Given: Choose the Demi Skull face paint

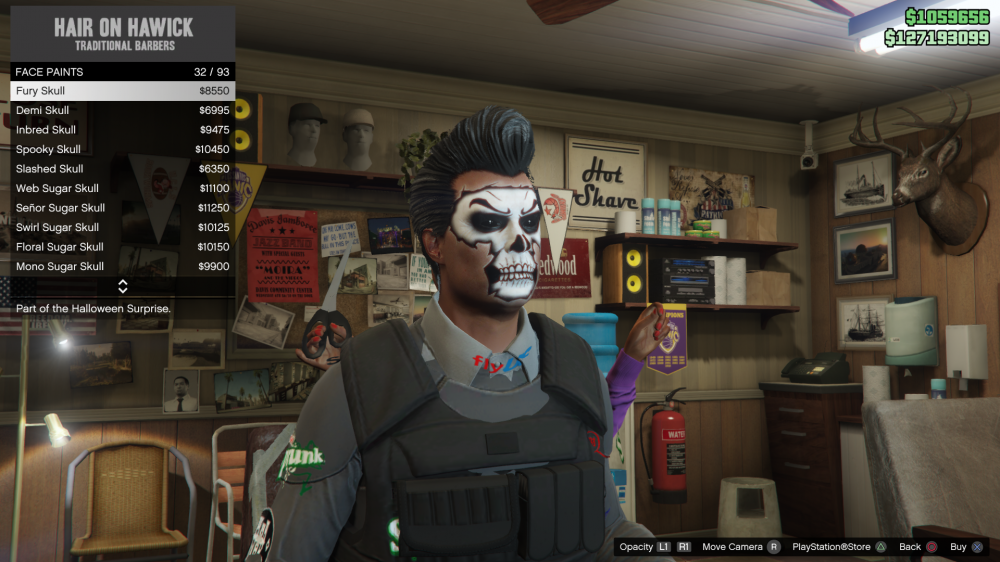Looking at the screenshot, I should 122,110.
